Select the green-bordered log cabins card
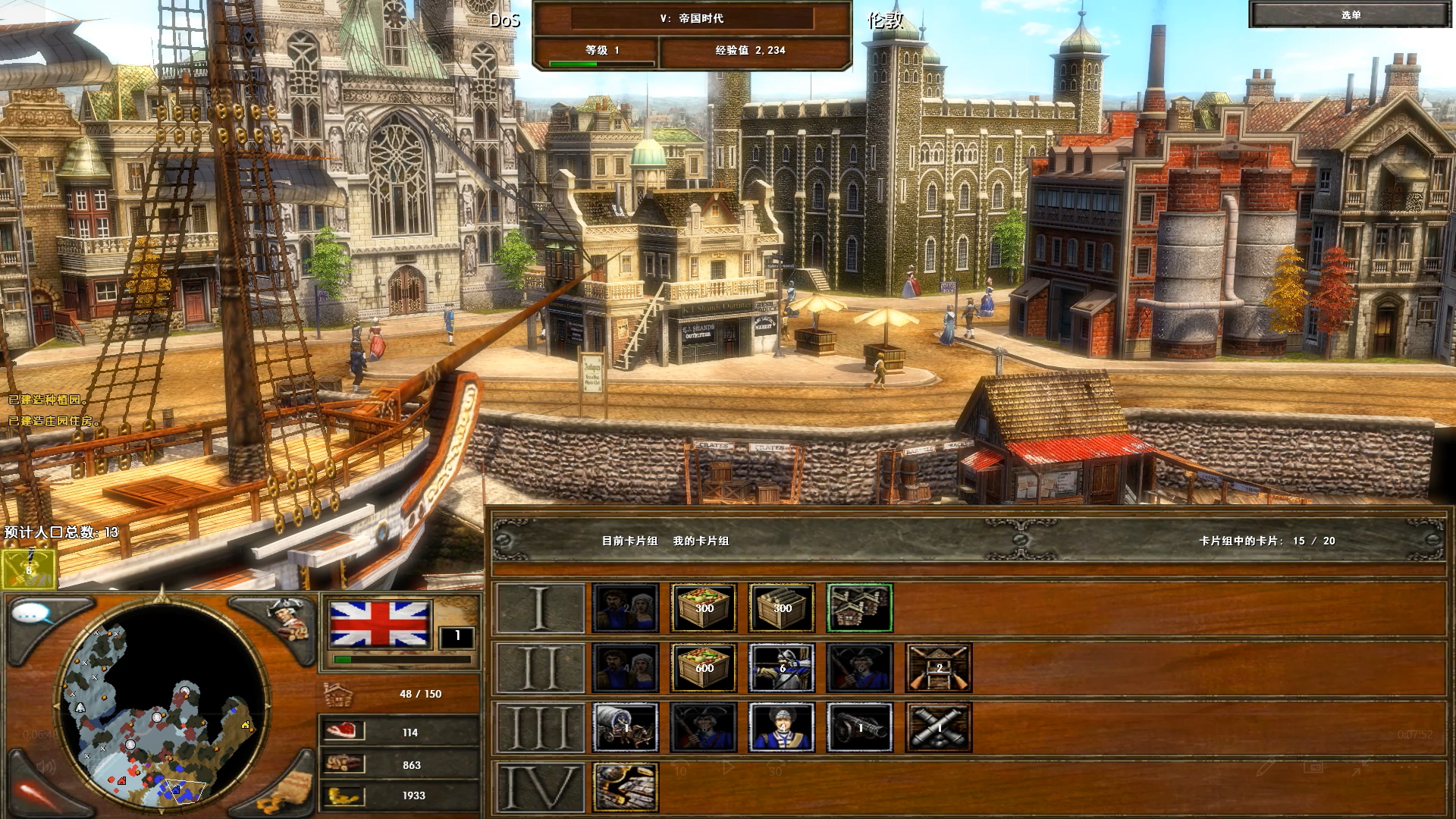This screenshot has height=819, width=1456. 859,608
